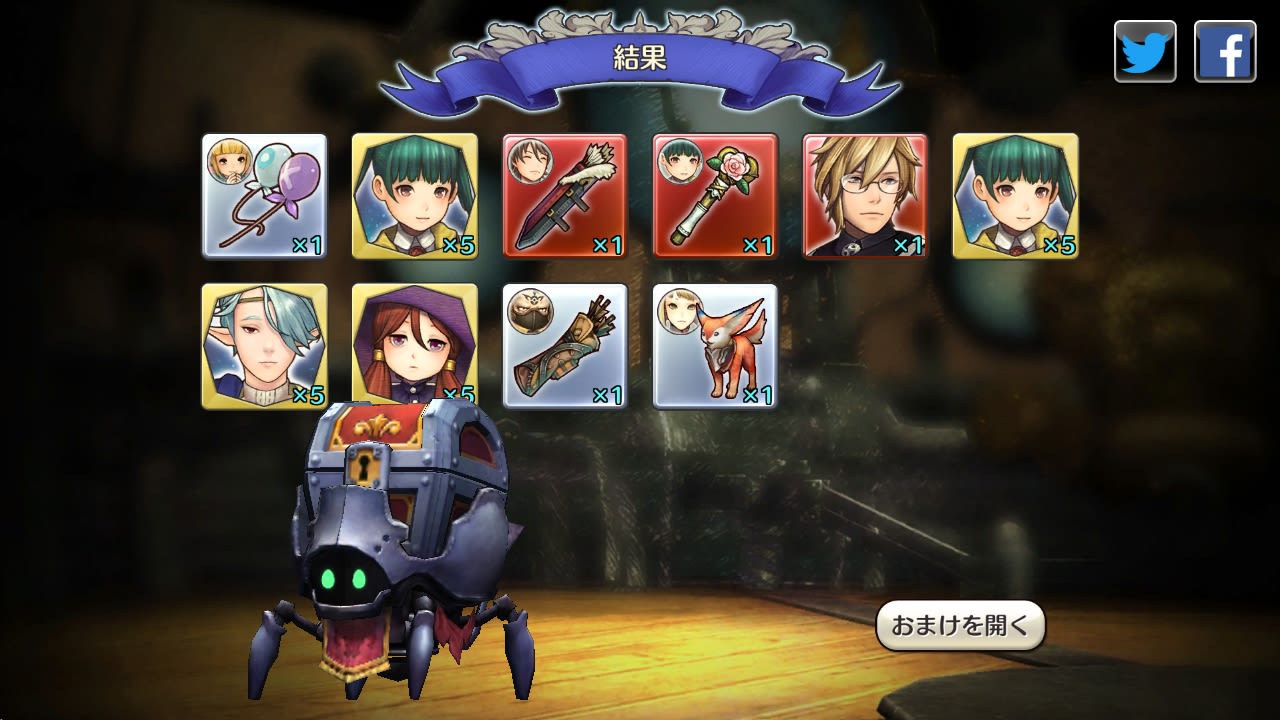
Task: Select the teal-haired elf x5 character rune
Action: (x=264, y=345)
